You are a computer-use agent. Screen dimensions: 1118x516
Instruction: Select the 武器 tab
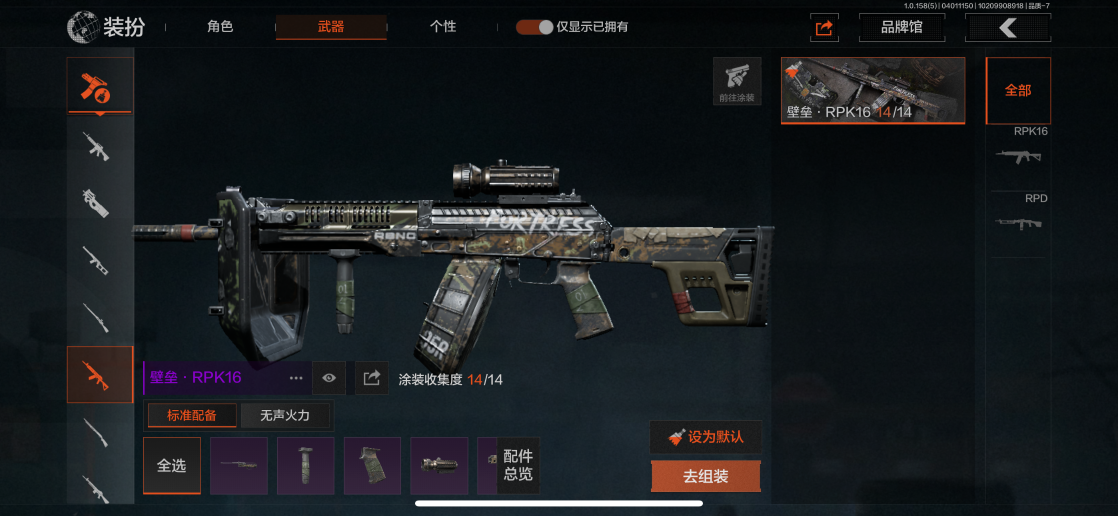(330, 27)
